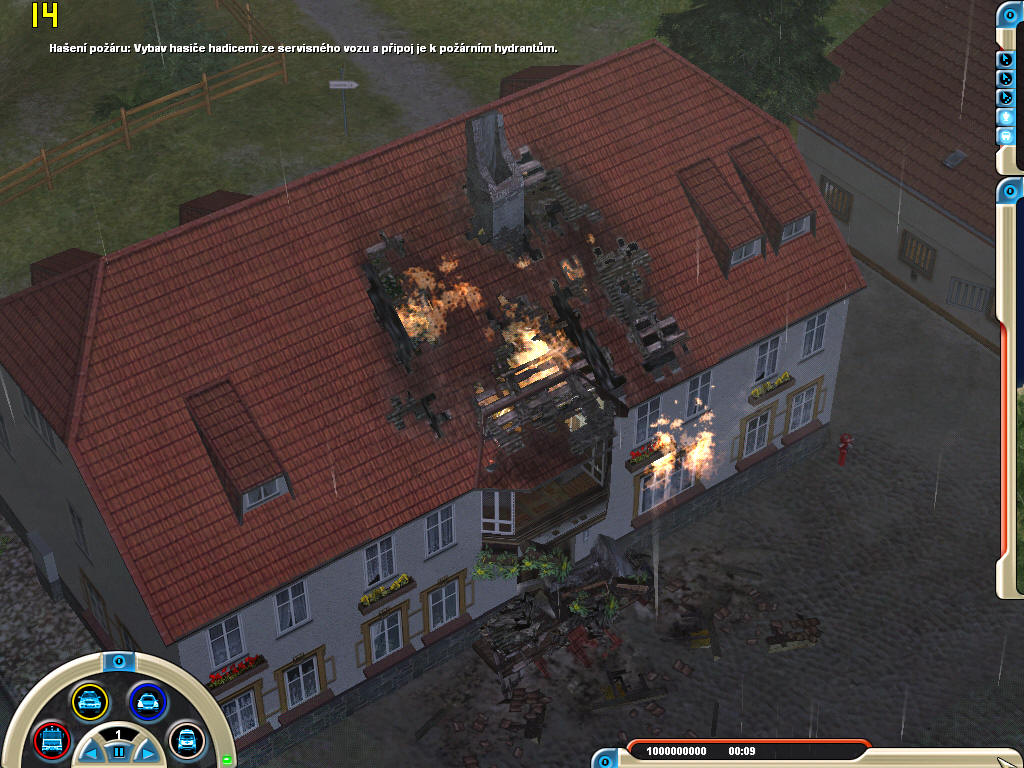Click the left arrow beside the pause button

pyautogui.click(x=92, y=752)
